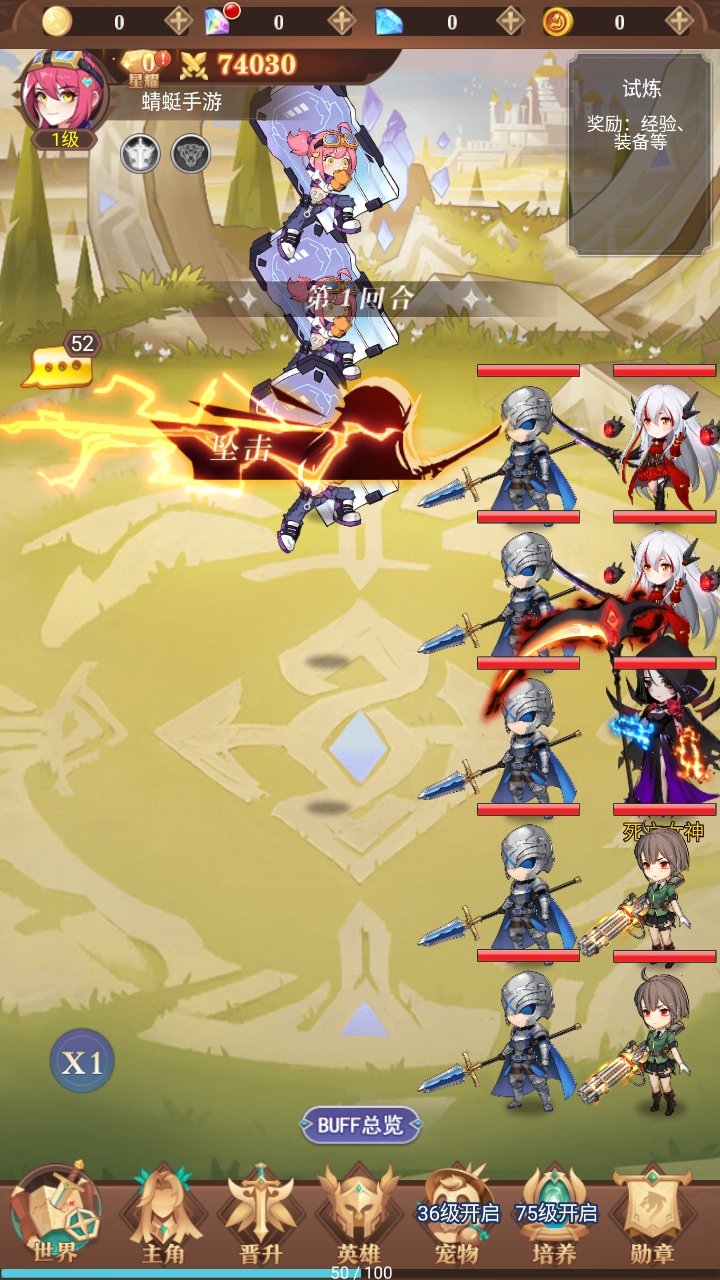Image resolution: width=720 pixels, height=1280 pixels.
Task: Show the BUFF总览 overview
Action: [x=361, y=1124]
